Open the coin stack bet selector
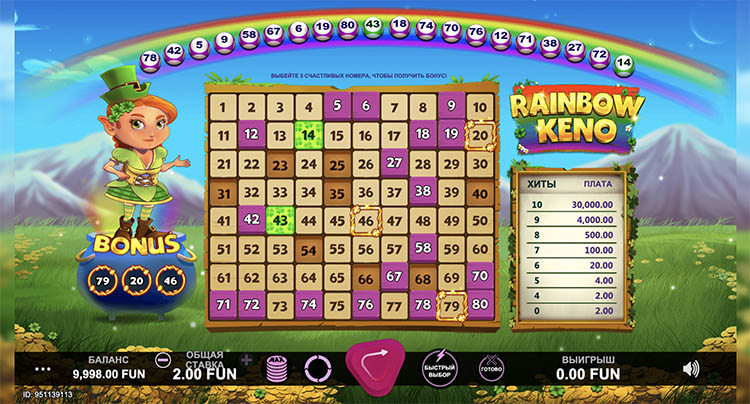This screenshot has width=750, height=404. coord(277,368)
